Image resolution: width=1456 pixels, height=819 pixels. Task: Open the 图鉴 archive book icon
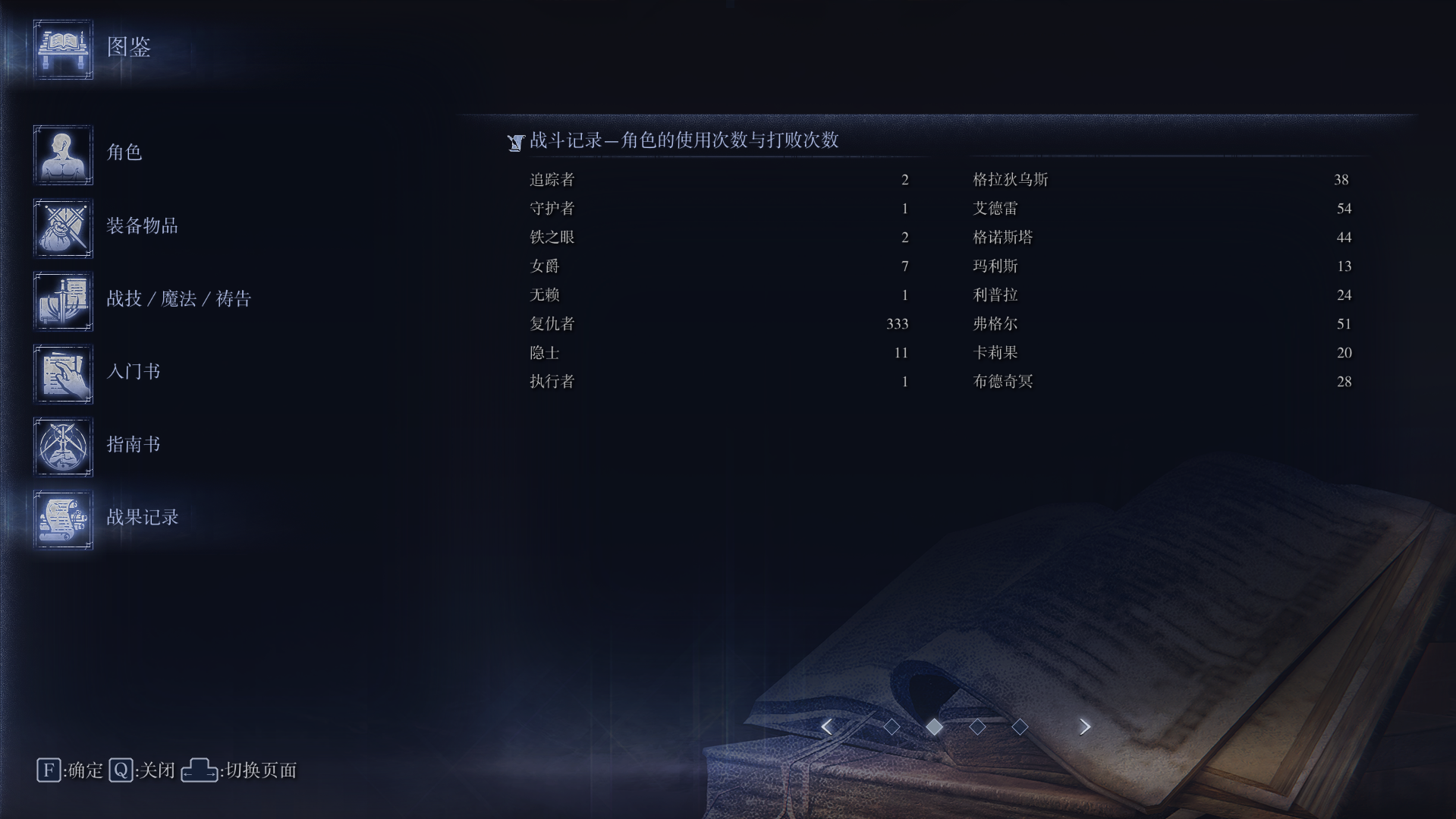click(x=63, y=49)
